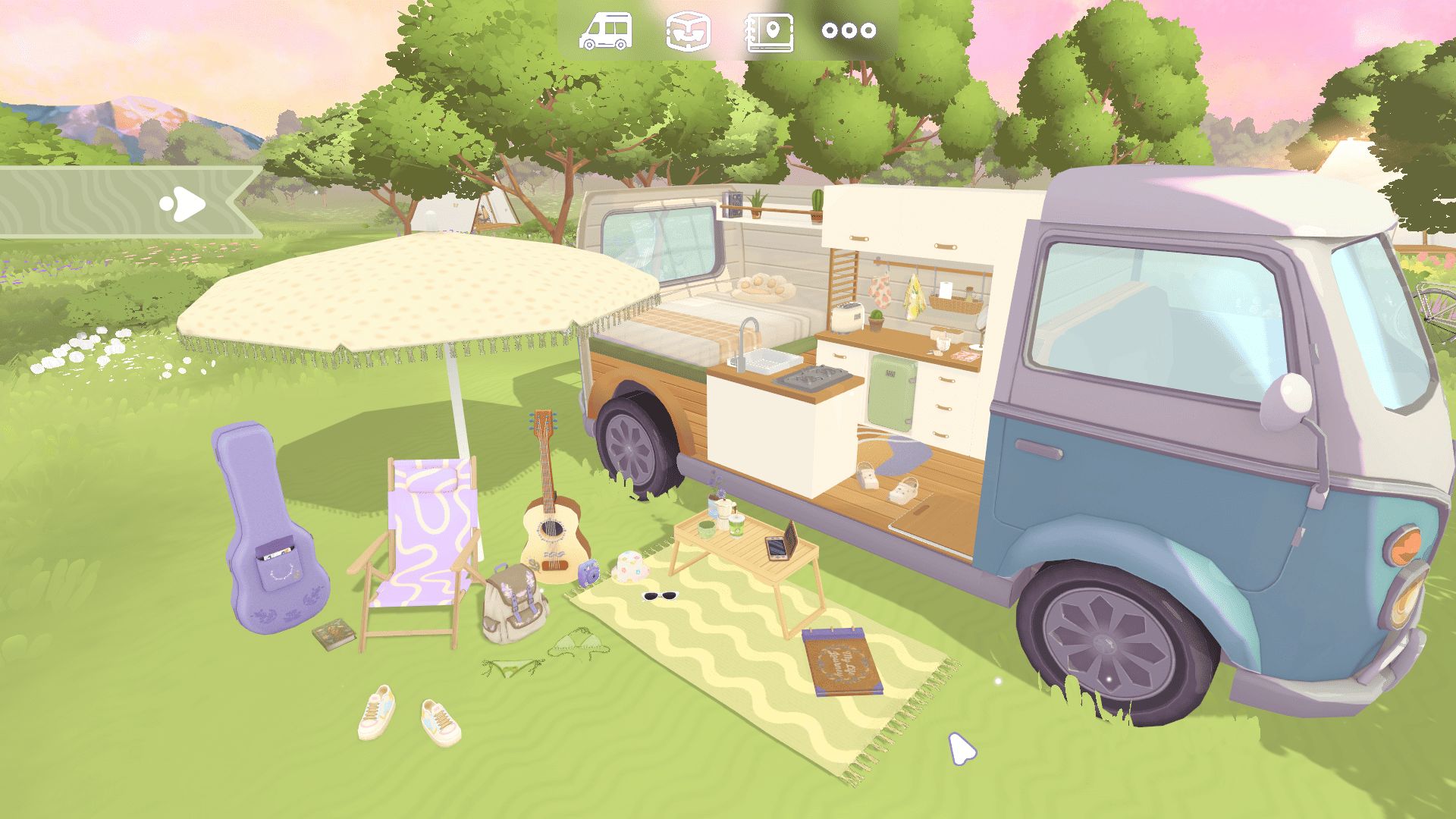This screenshot has height=819, width=1456.
Task: Open the three-dots more options menu
Action: coord(849,31)
